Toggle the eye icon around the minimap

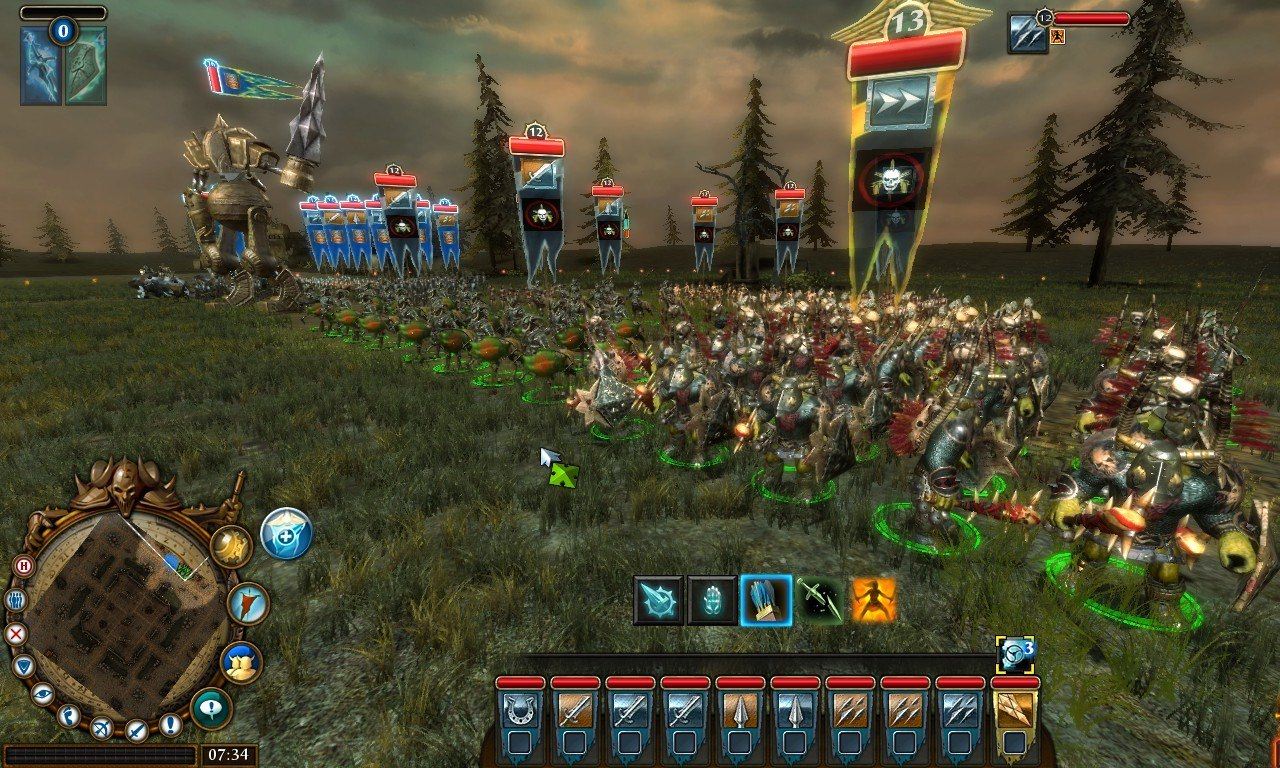click(x=42, y=693)
